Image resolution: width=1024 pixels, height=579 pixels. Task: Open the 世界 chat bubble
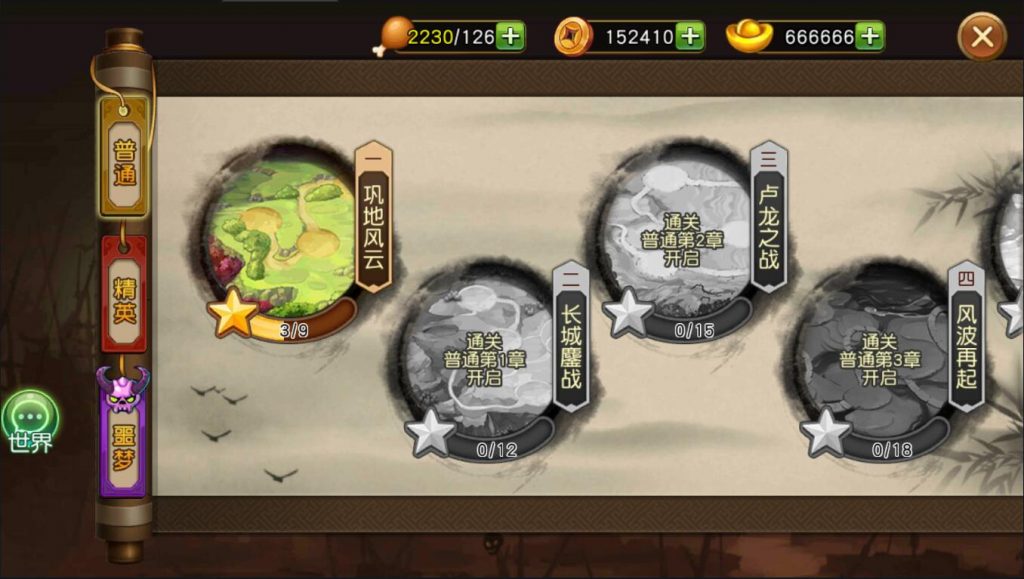pos(30,420)
